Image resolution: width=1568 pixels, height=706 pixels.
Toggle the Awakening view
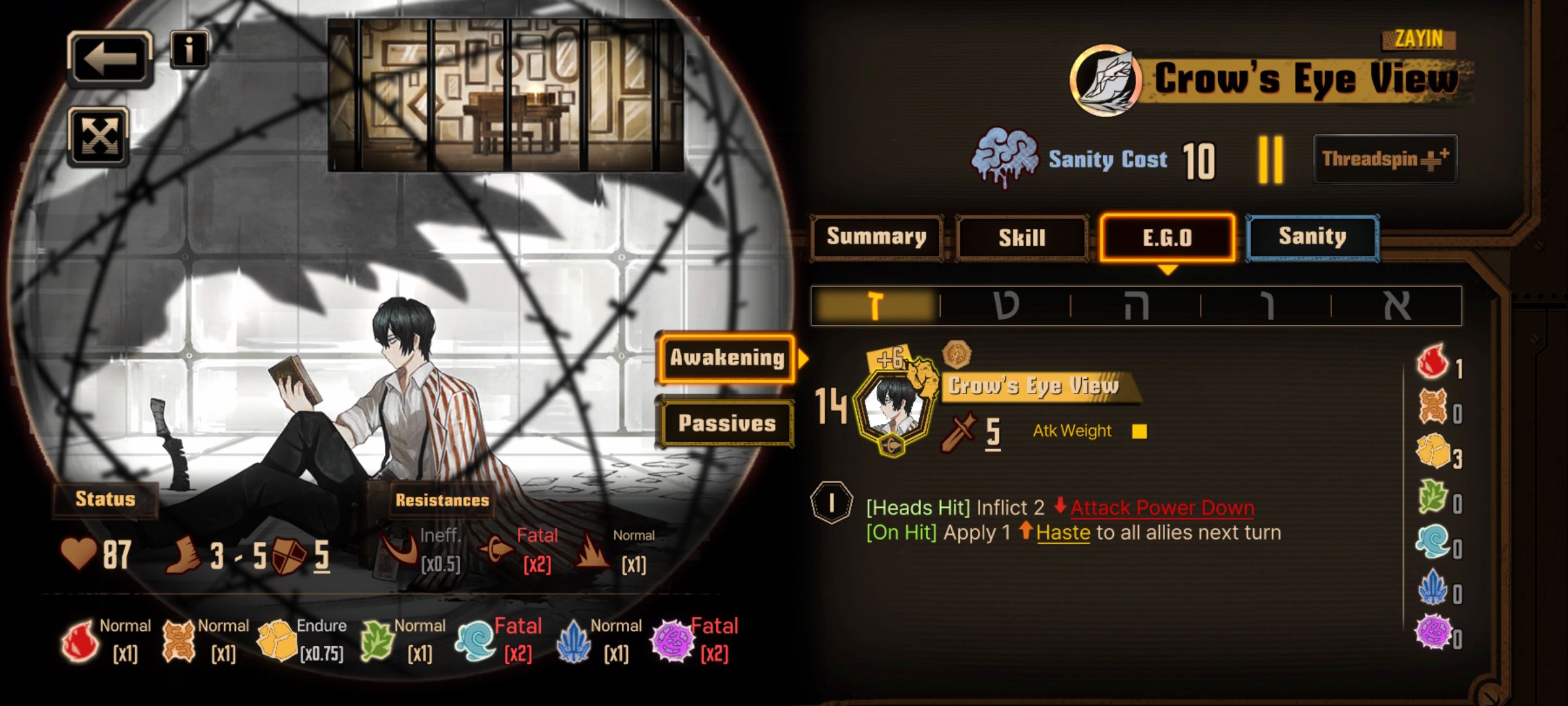727,358
